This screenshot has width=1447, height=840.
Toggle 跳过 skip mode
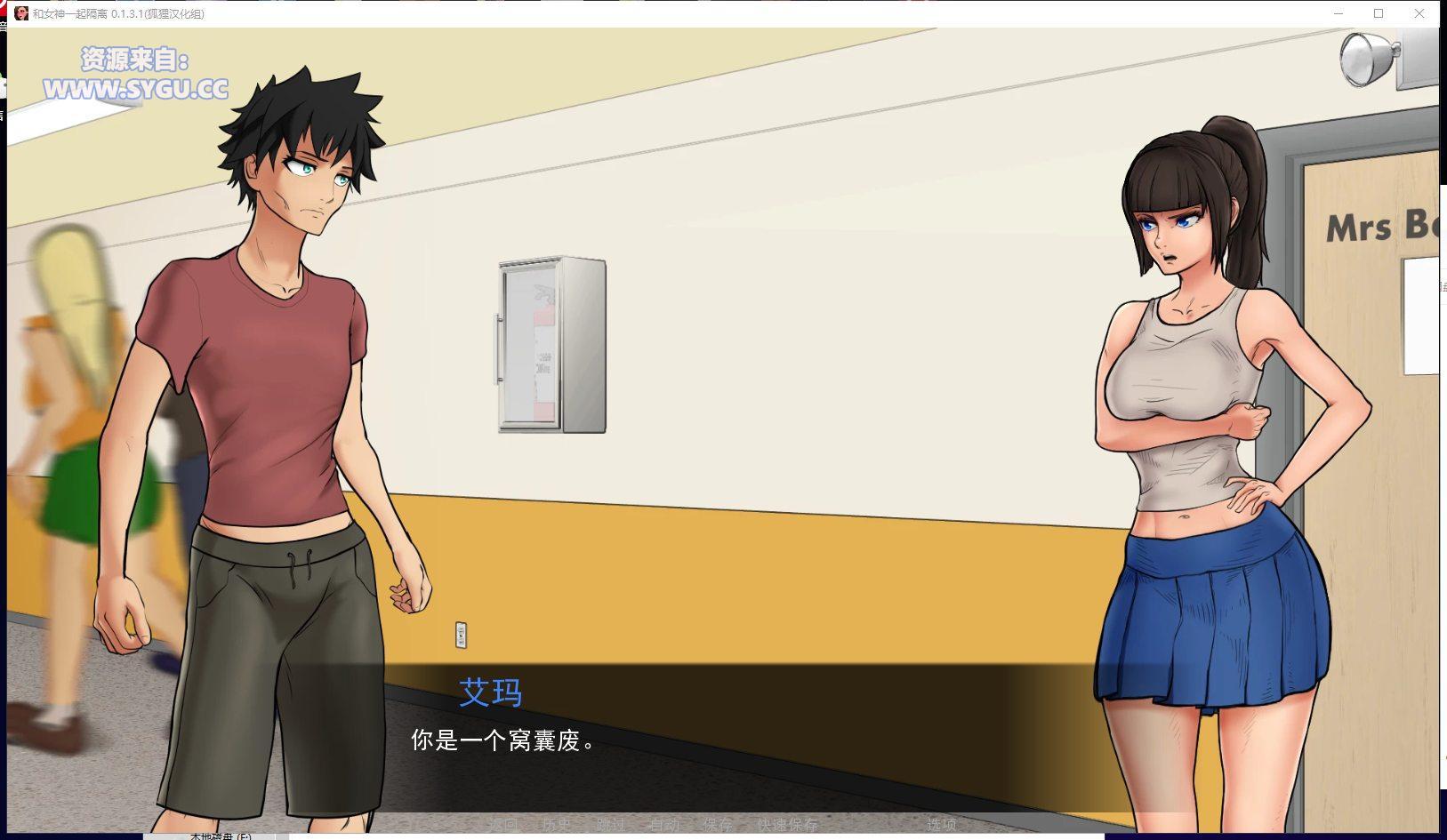pyautogui.click(x=612, y=824)
